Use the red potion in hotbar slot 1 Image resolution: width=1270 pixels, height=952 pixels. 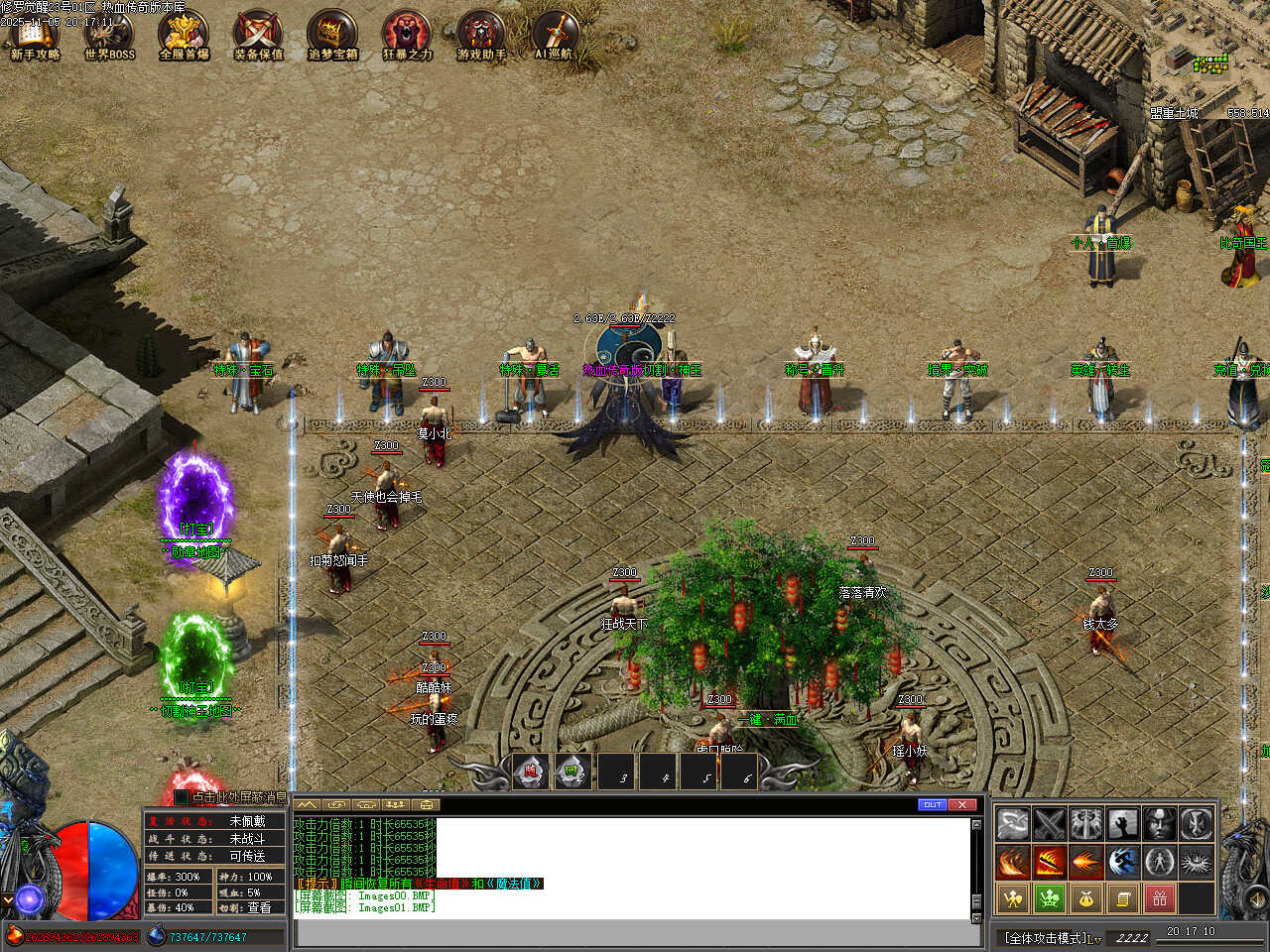coord(531,771)
